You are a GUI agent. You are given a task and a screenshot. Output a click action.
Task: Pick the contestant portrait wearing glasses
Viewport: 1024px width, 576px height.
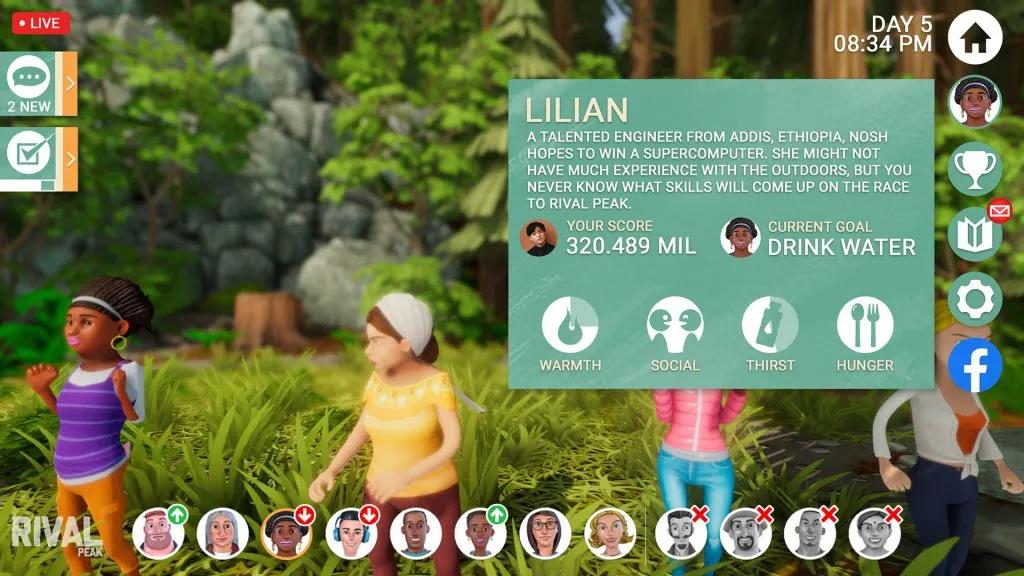pos(545,533)
